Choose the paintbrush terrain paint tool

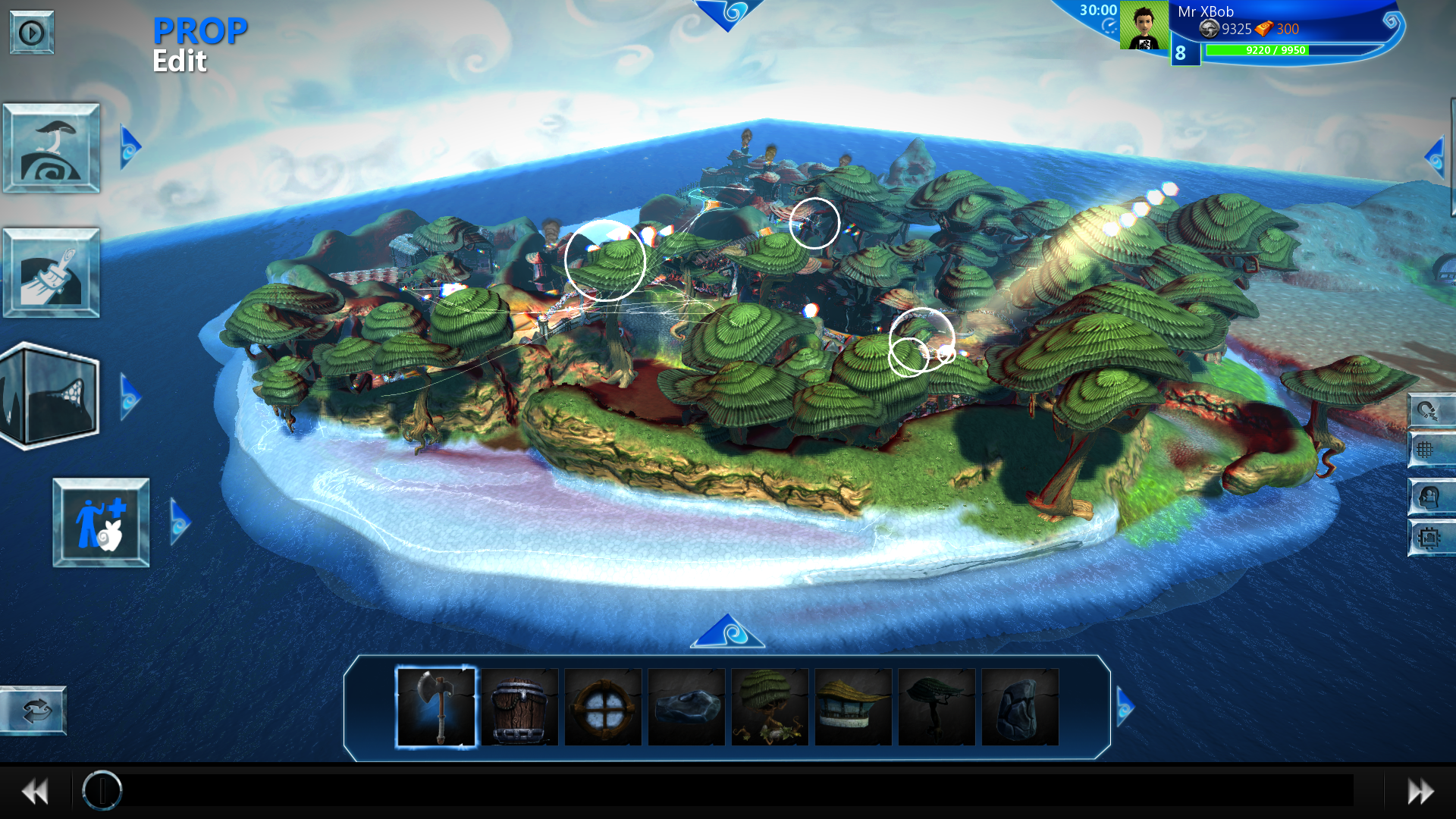tap(52, 272)
